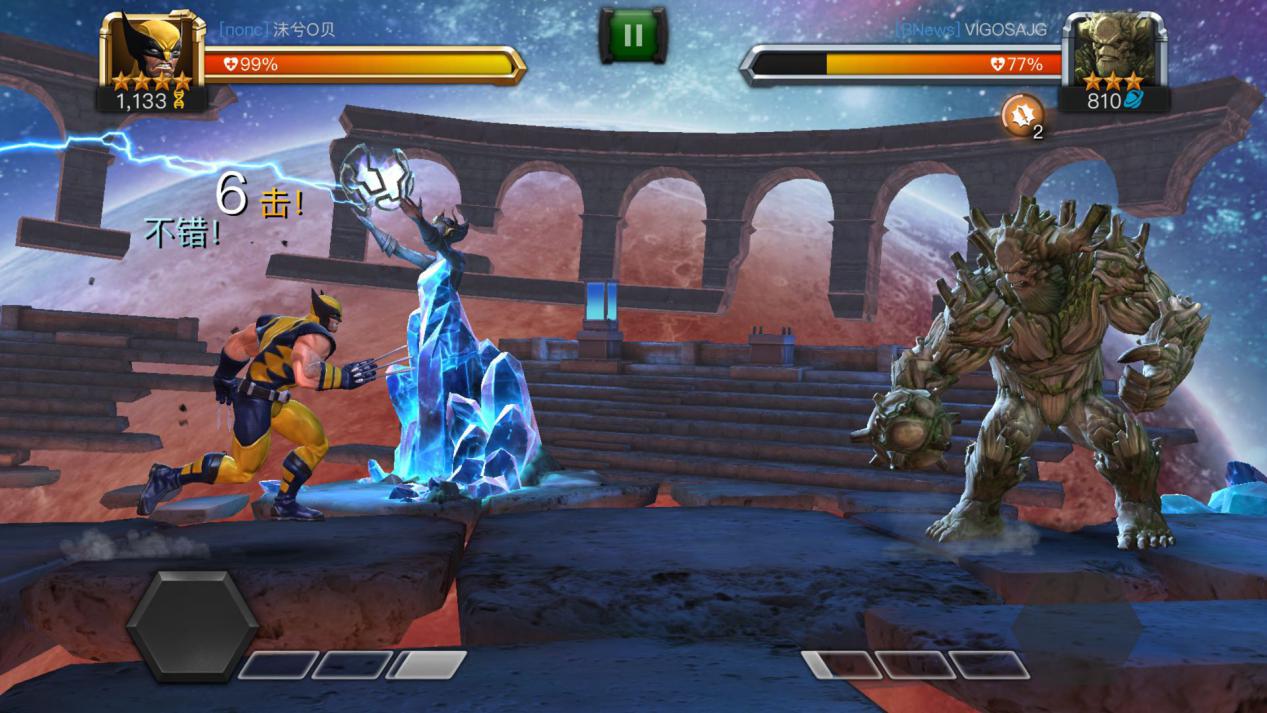The width and height of the screenshot is (1267, 713).
Task: Activate the hexagonal special attack button
Action: (x=192, y=624)
